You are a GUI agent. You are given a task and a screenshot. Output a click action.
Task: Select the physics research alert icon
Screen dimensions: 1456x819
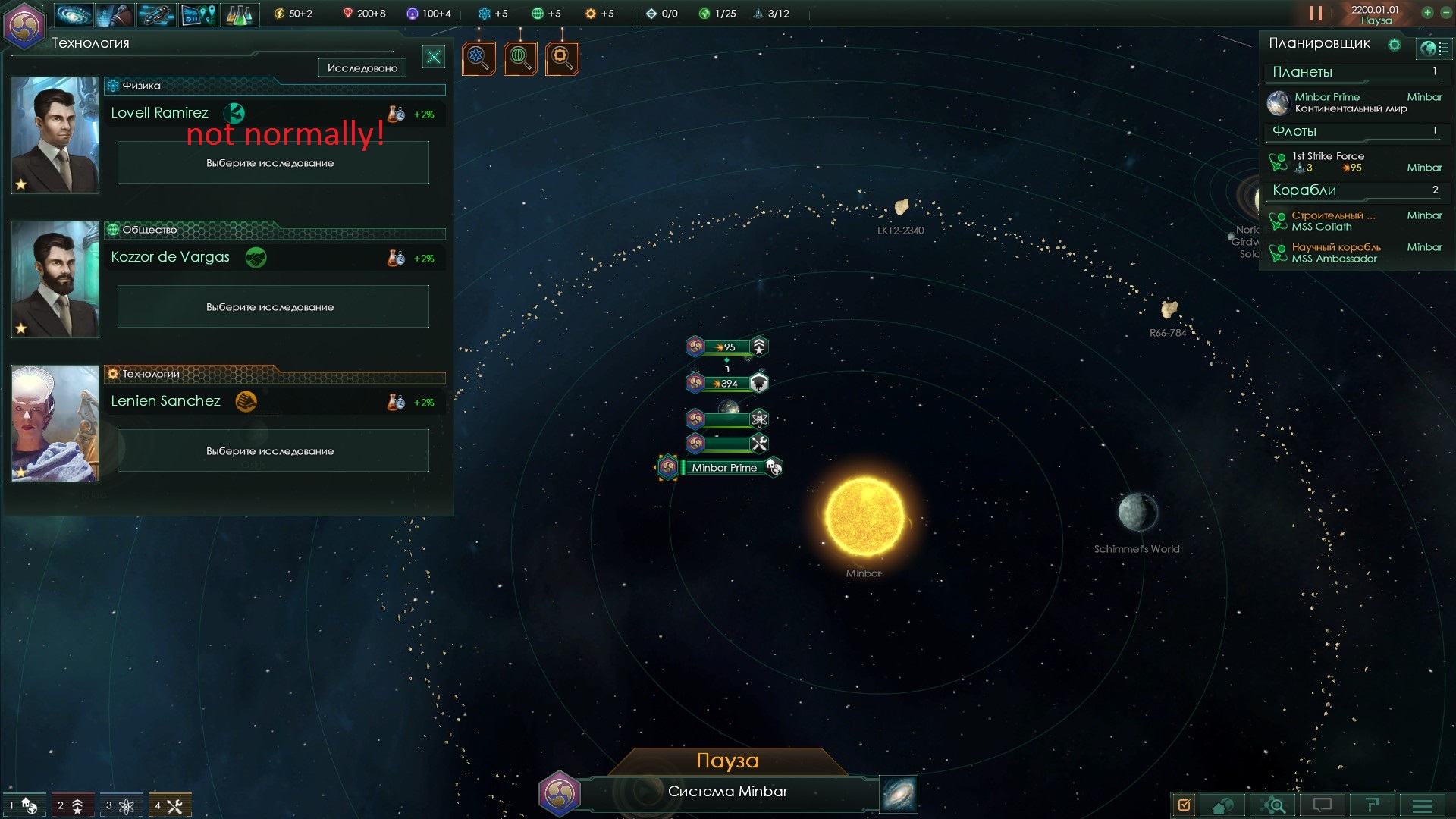click(x=479, y=57)
